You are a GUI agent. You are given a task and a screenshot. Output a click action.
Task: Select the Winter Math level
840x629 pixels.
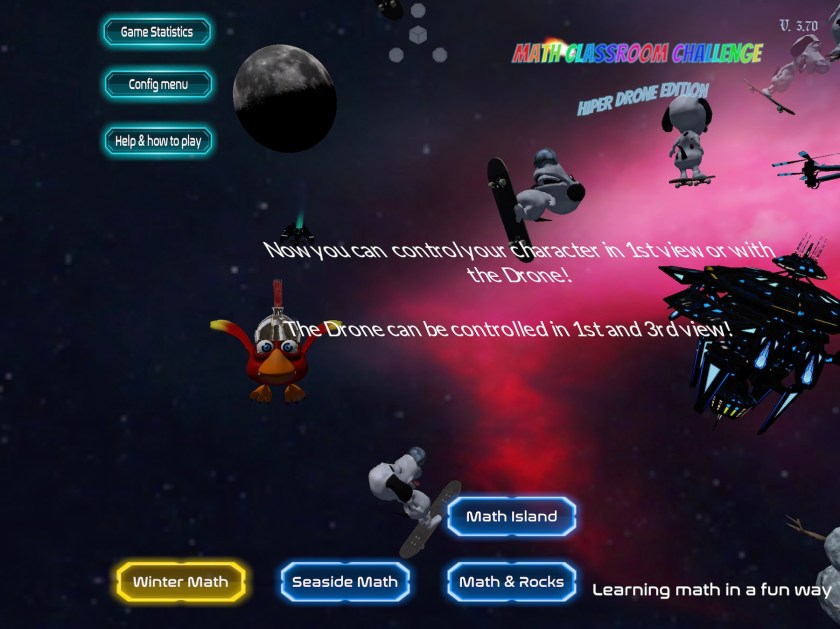click(x=181, y=582)
